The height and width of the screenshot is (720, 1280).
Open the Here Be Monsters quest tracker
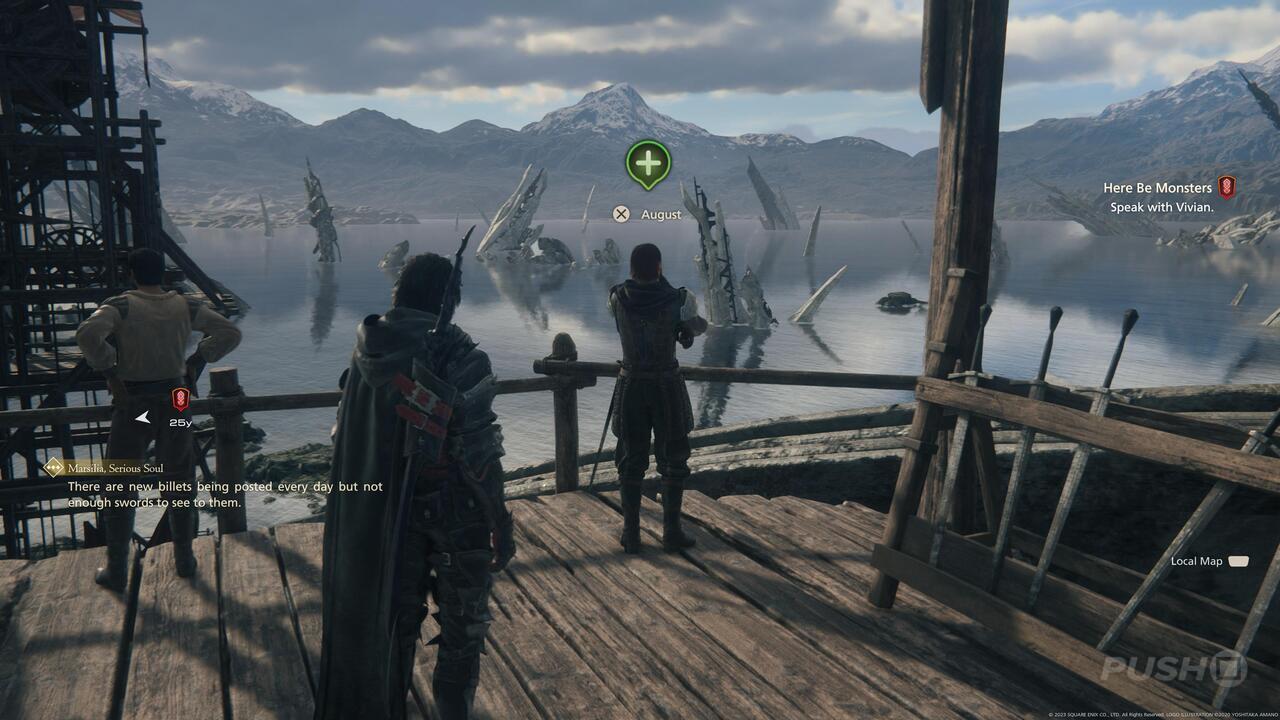click(x=1157, y=188)
